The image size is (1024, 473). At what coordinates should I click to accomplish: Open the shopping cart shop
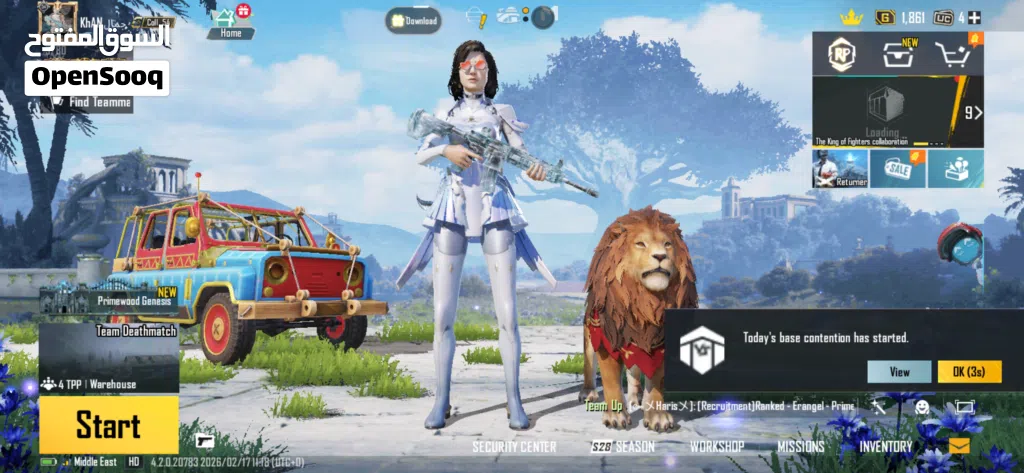952,56
